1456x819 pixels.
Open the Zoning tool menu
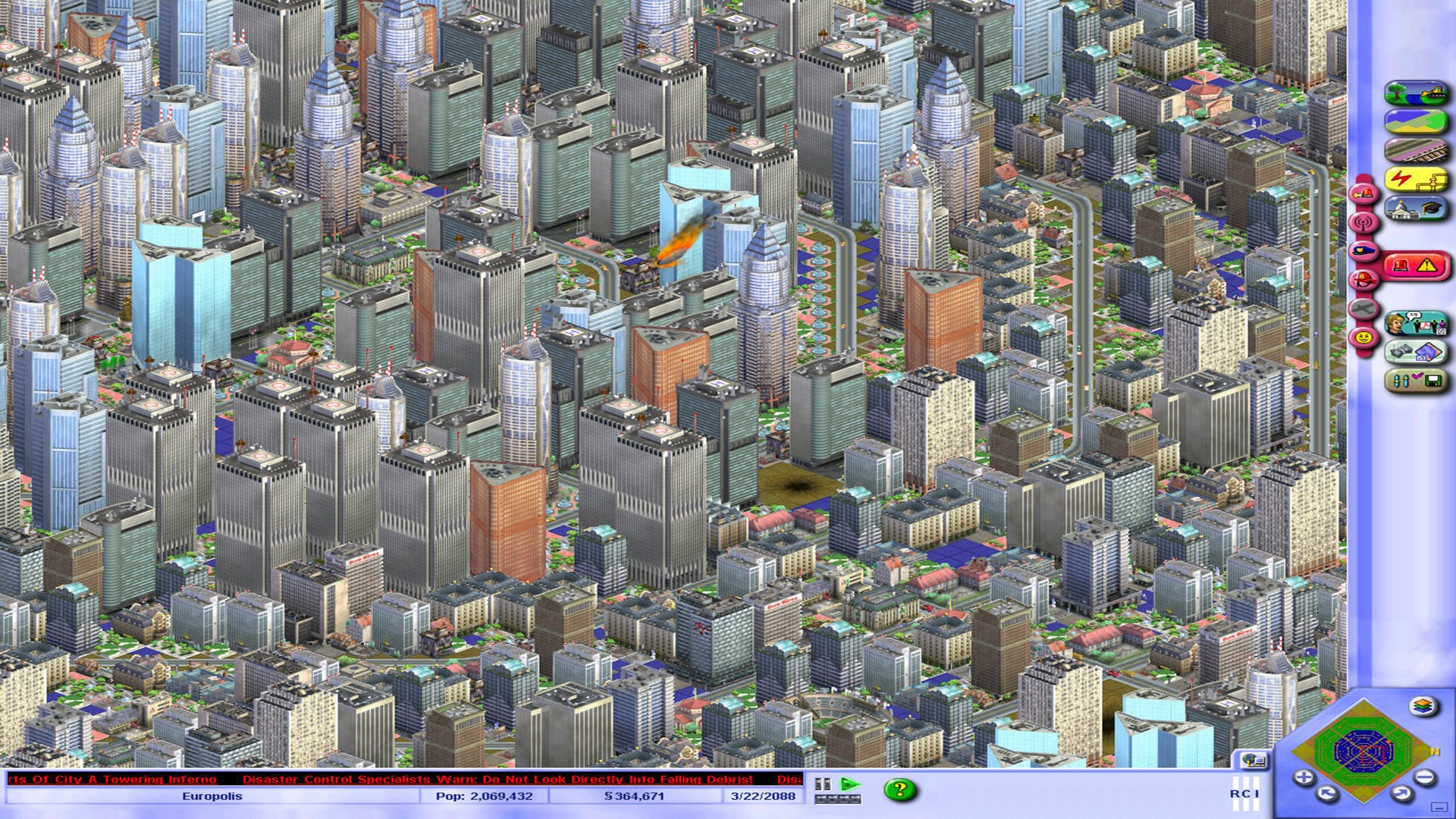pyautogui.click(x=1417, y=121)
